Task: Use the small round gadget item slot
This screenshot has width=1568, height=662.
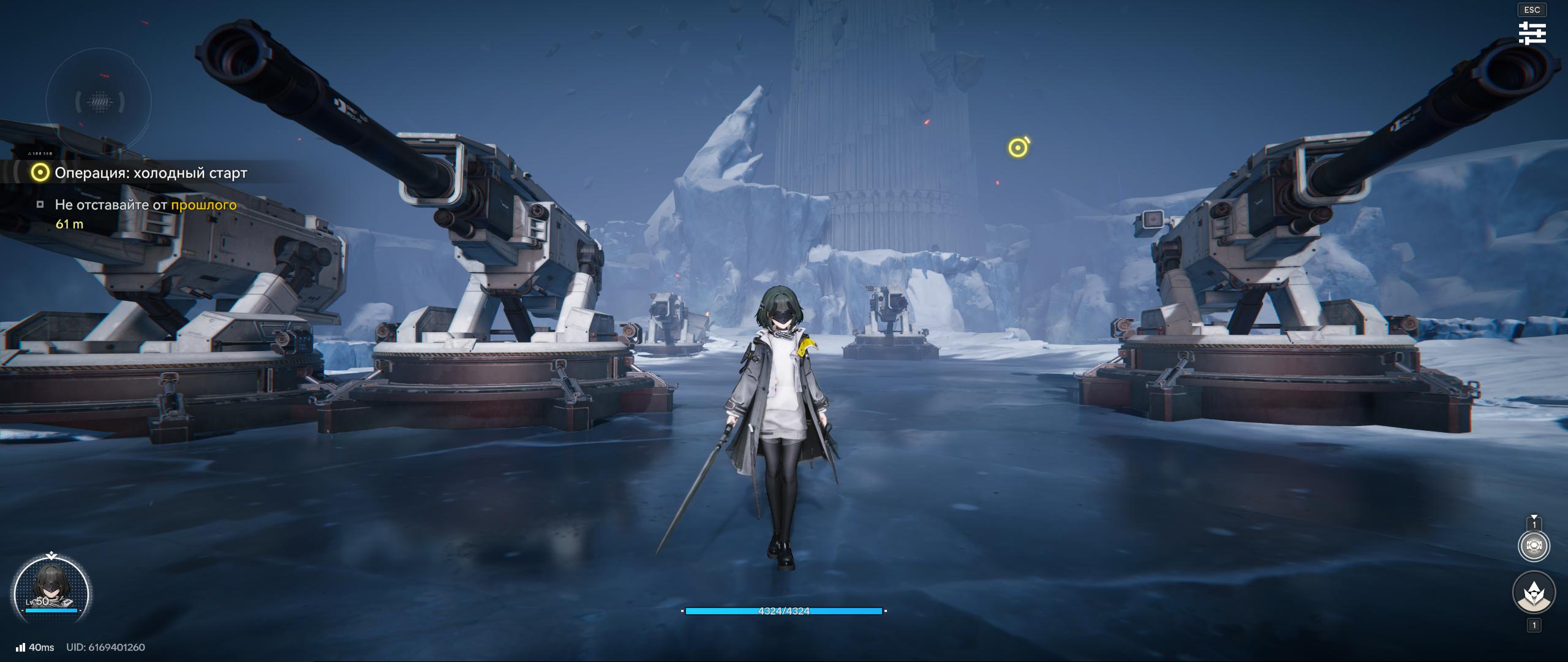Action: (1534, 546)
